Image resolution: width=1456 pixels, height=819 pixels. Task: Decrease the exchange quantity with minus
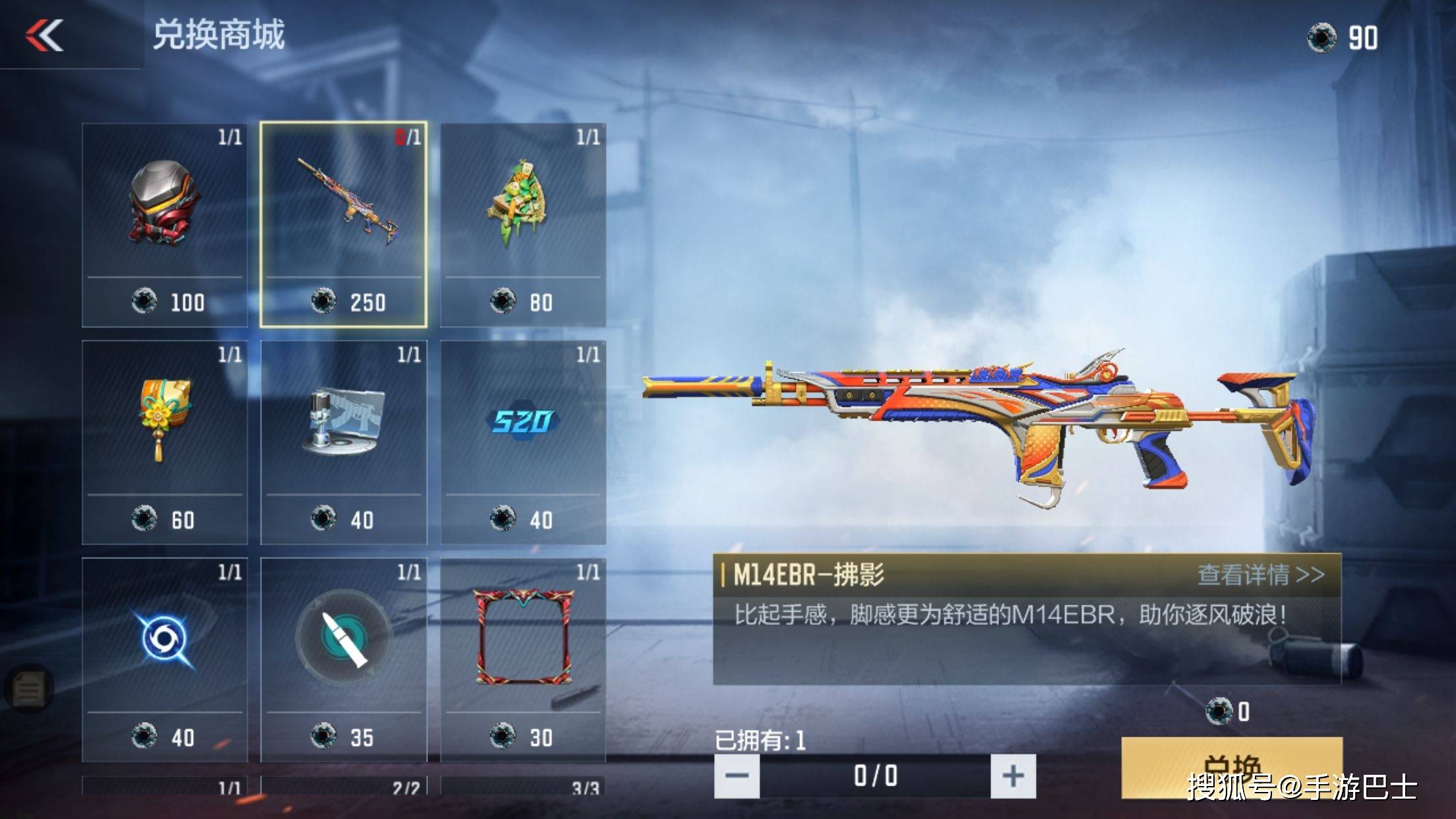pyautogui.click(x=737, y=775)
